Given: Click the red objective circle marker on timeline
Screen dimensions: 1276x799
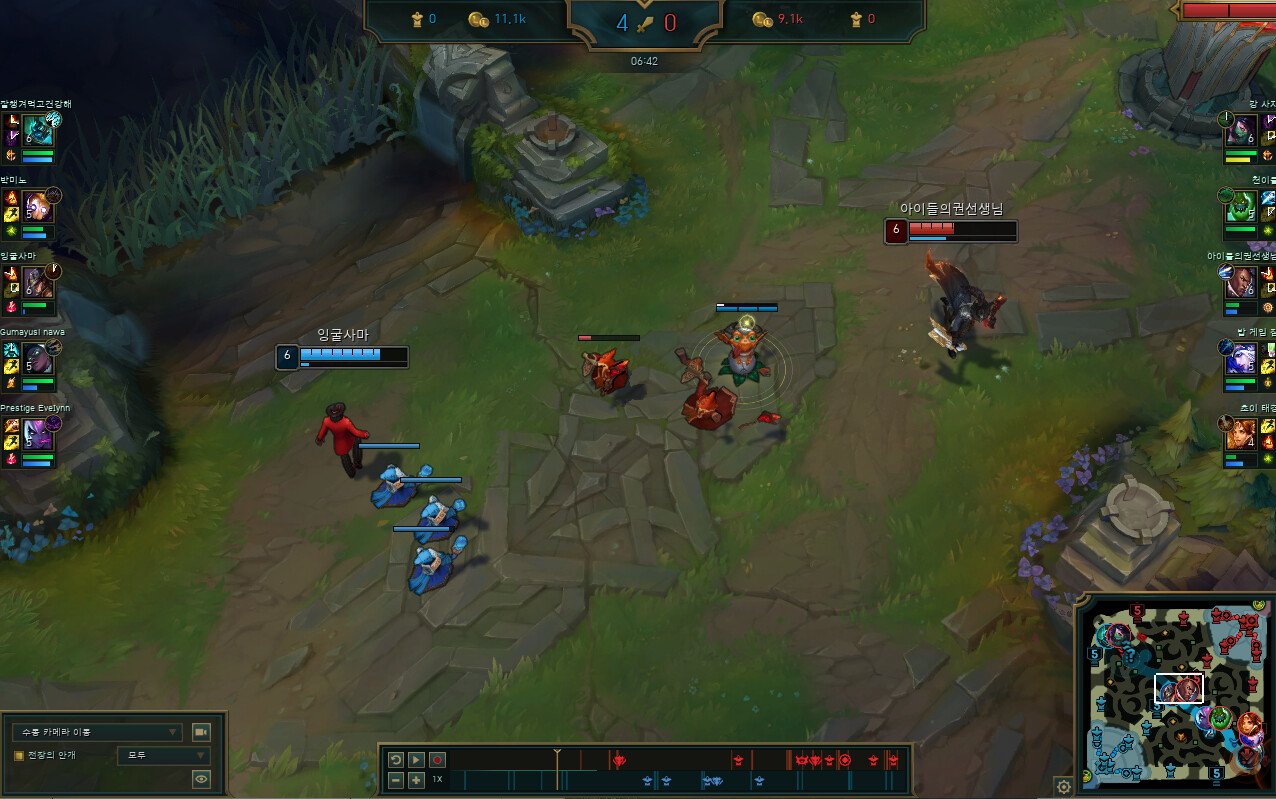Looking at the screenshot, I should [x=845, y=761].
